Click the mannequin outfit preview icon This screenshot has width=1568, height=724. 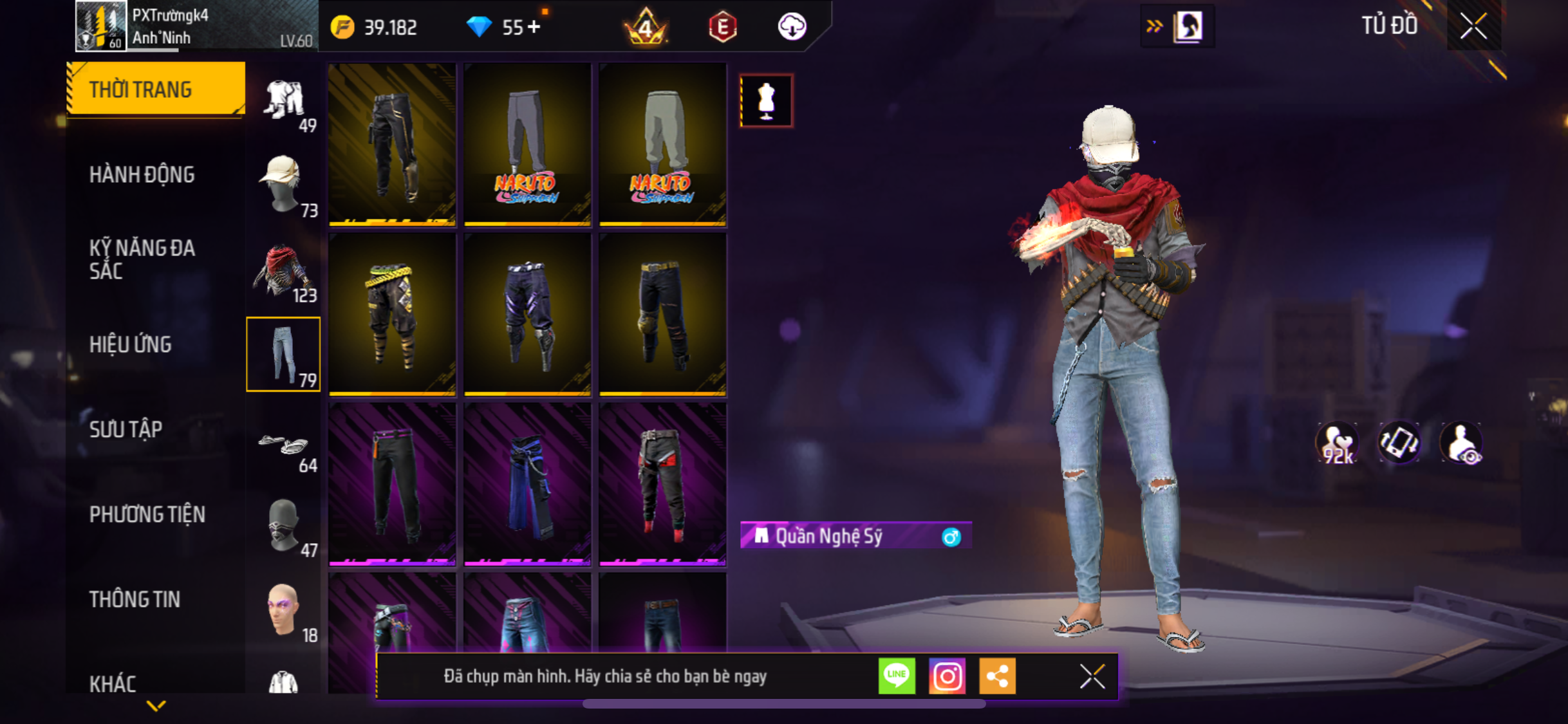(x=766, y=101)
